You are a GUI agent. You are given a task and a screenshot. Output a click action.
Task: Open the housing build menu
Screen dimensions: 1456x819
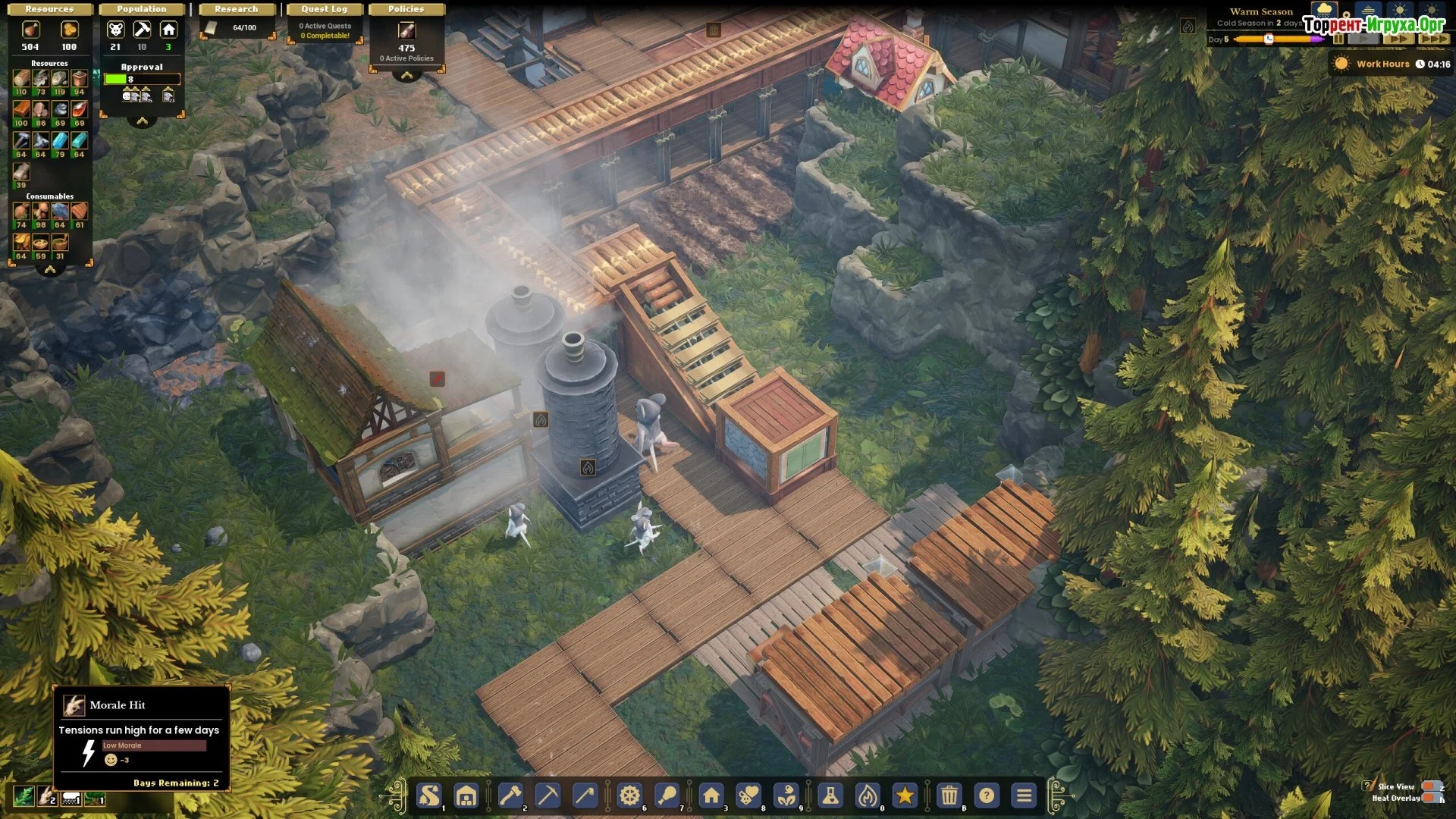[711, 795]
